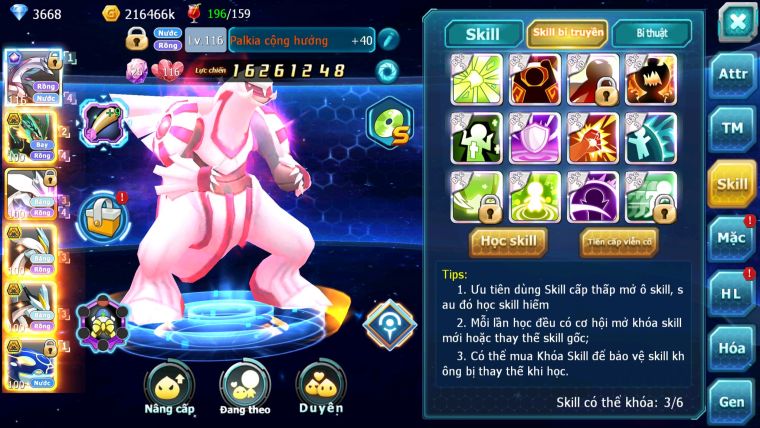Open the Attr side tab
This screenshot has width=760, height=428.
732,75
